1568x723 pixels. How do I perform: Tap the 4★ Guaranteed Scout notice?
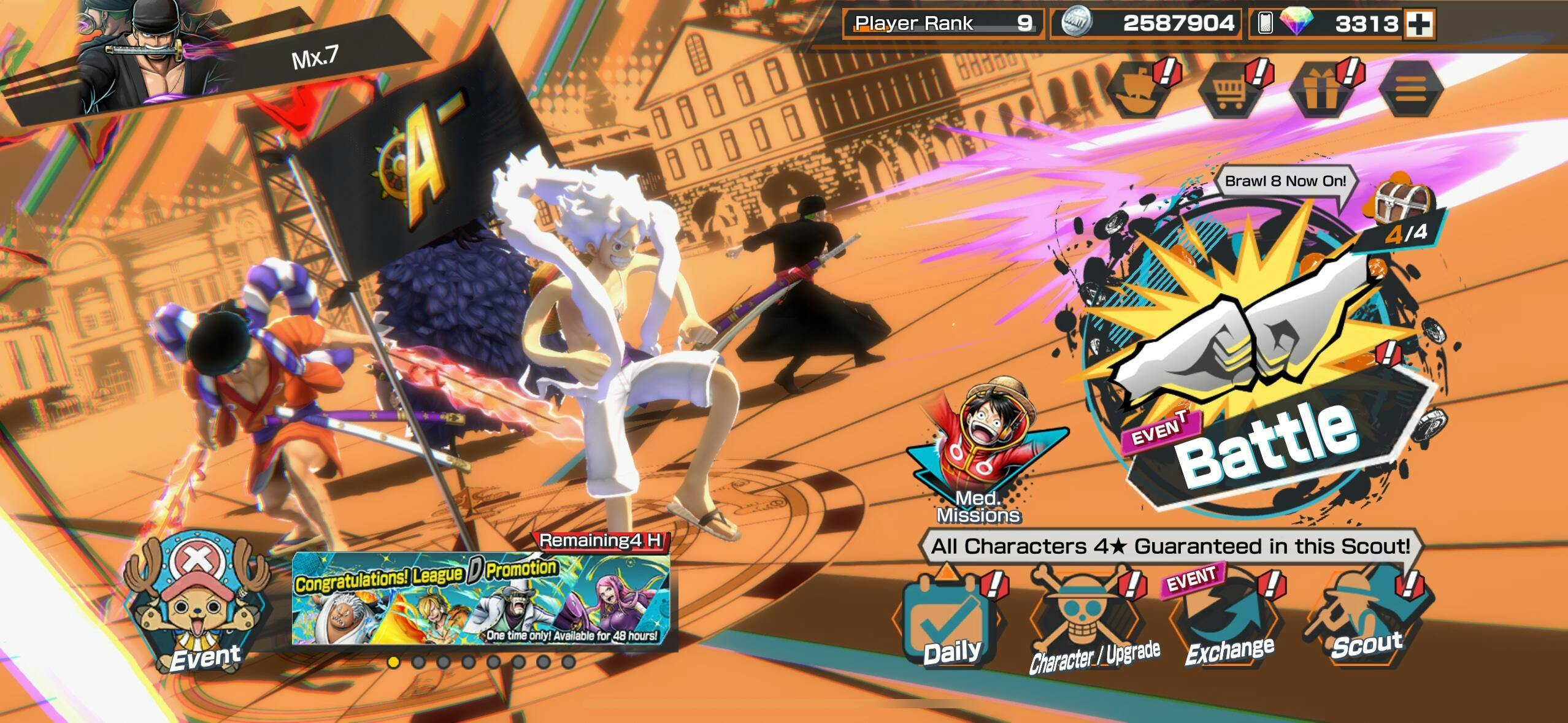coord(1170,546)
